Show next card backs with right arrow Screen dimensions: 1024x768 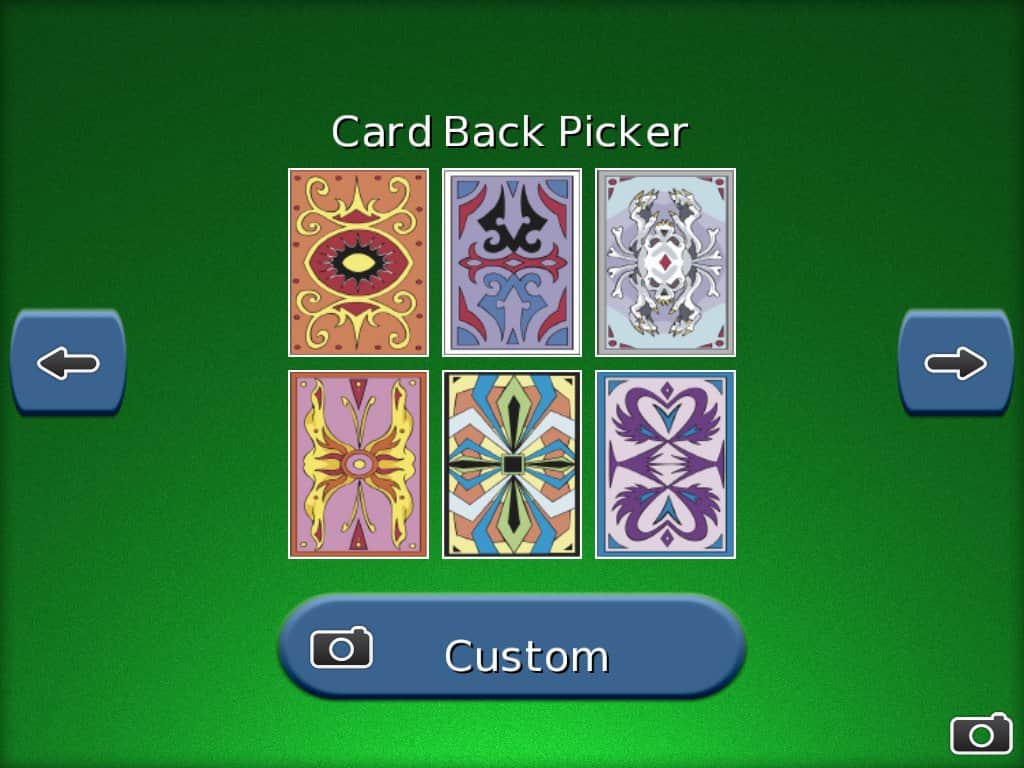coord(955,362)
